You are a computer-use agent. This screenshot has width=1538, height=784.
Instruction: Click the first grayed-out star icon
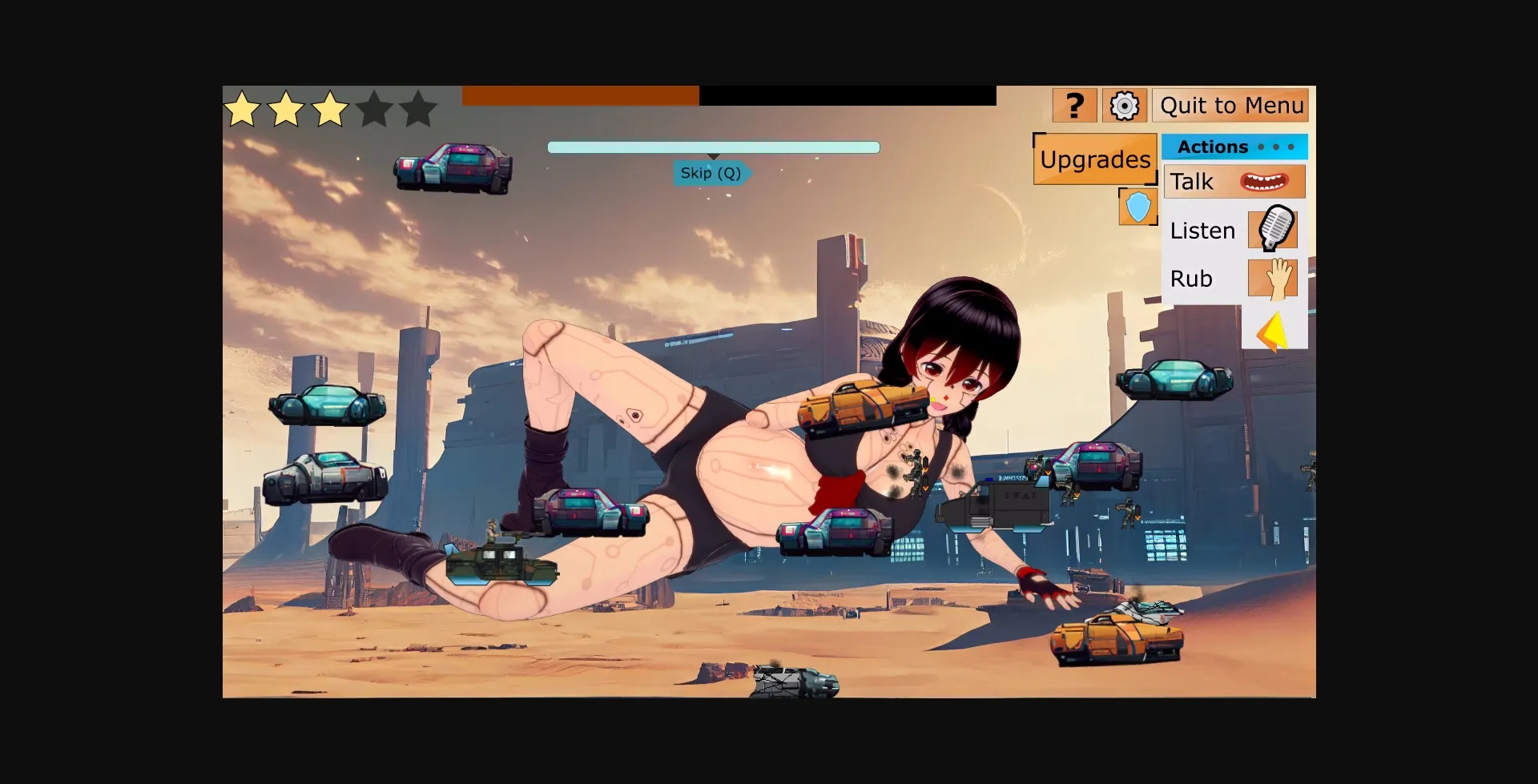(374, 109)
